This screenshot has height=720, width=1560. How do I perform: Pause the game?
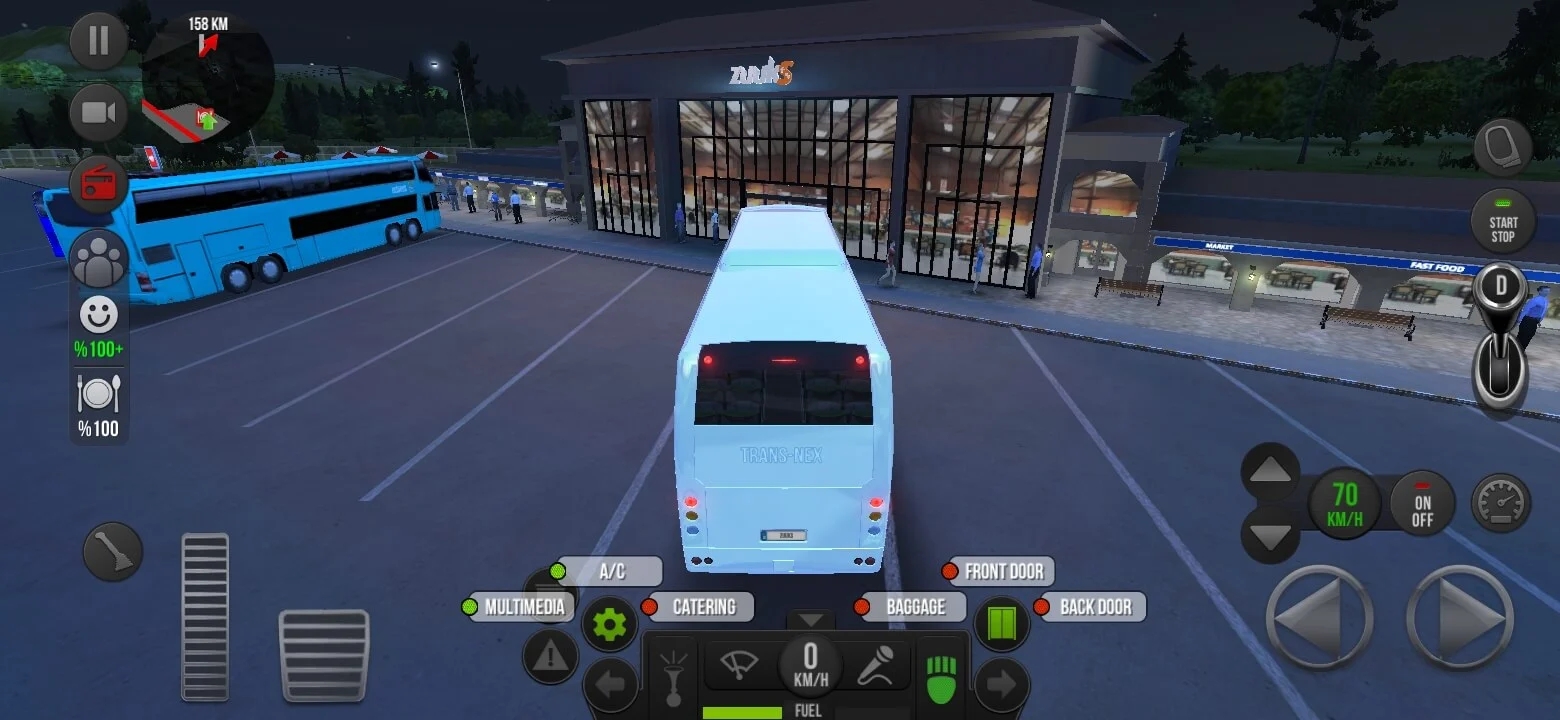click(x=98, y=41)
